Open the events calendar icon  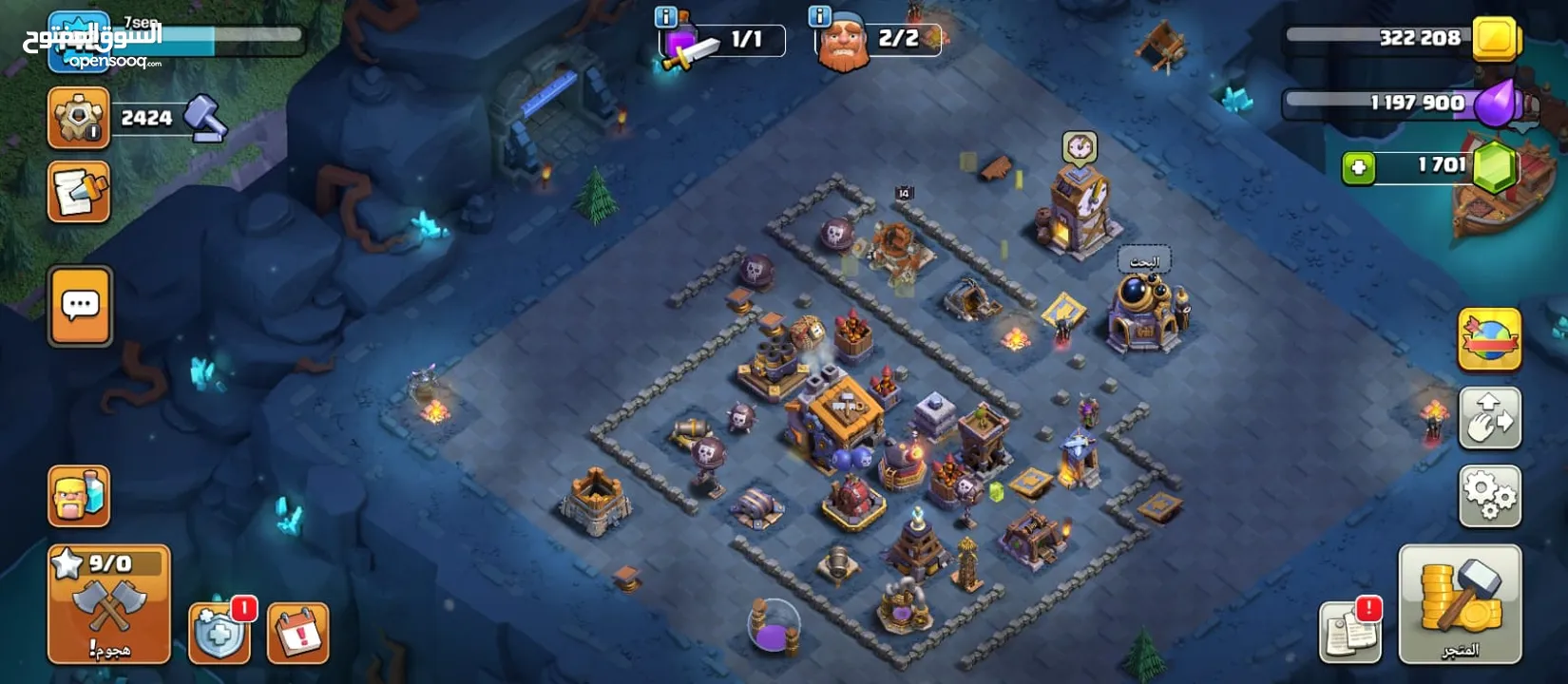298,633
